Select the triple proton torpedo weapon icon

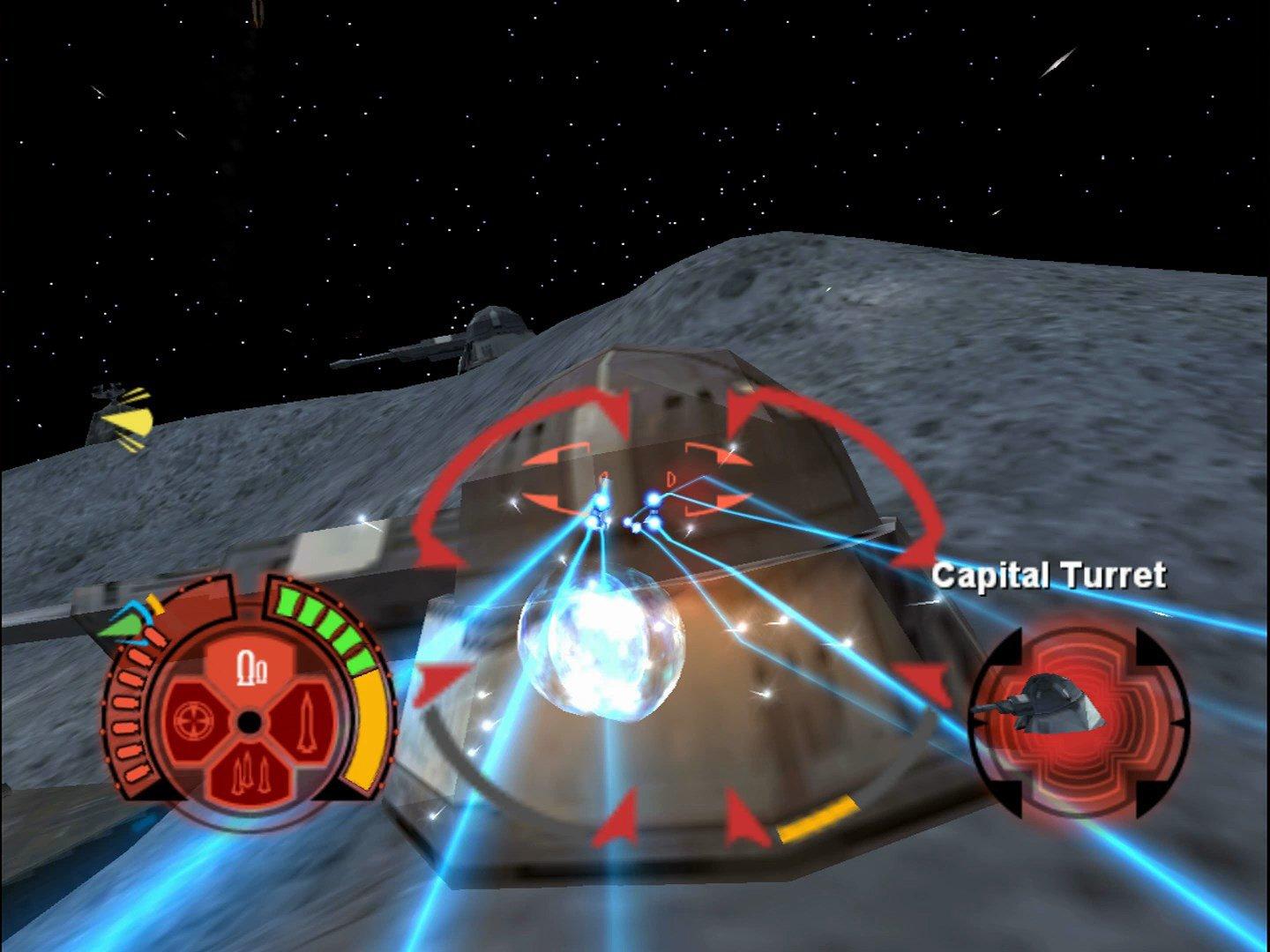point(250,770)
